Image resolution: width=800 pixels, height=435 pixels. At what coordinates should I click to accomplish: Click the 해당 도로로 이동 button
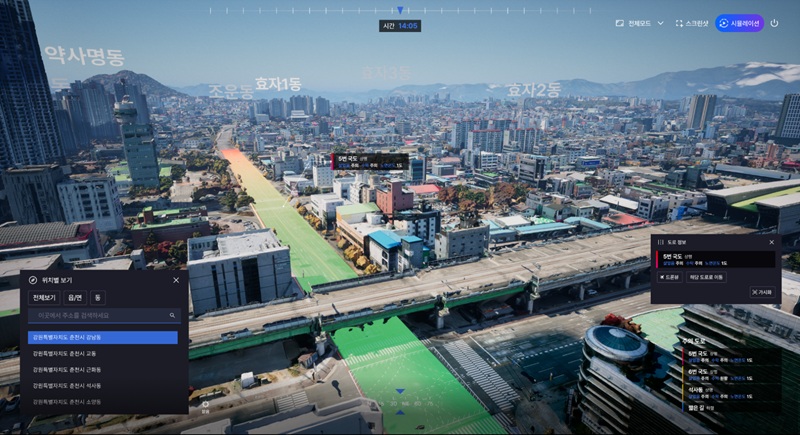(706, 277)
